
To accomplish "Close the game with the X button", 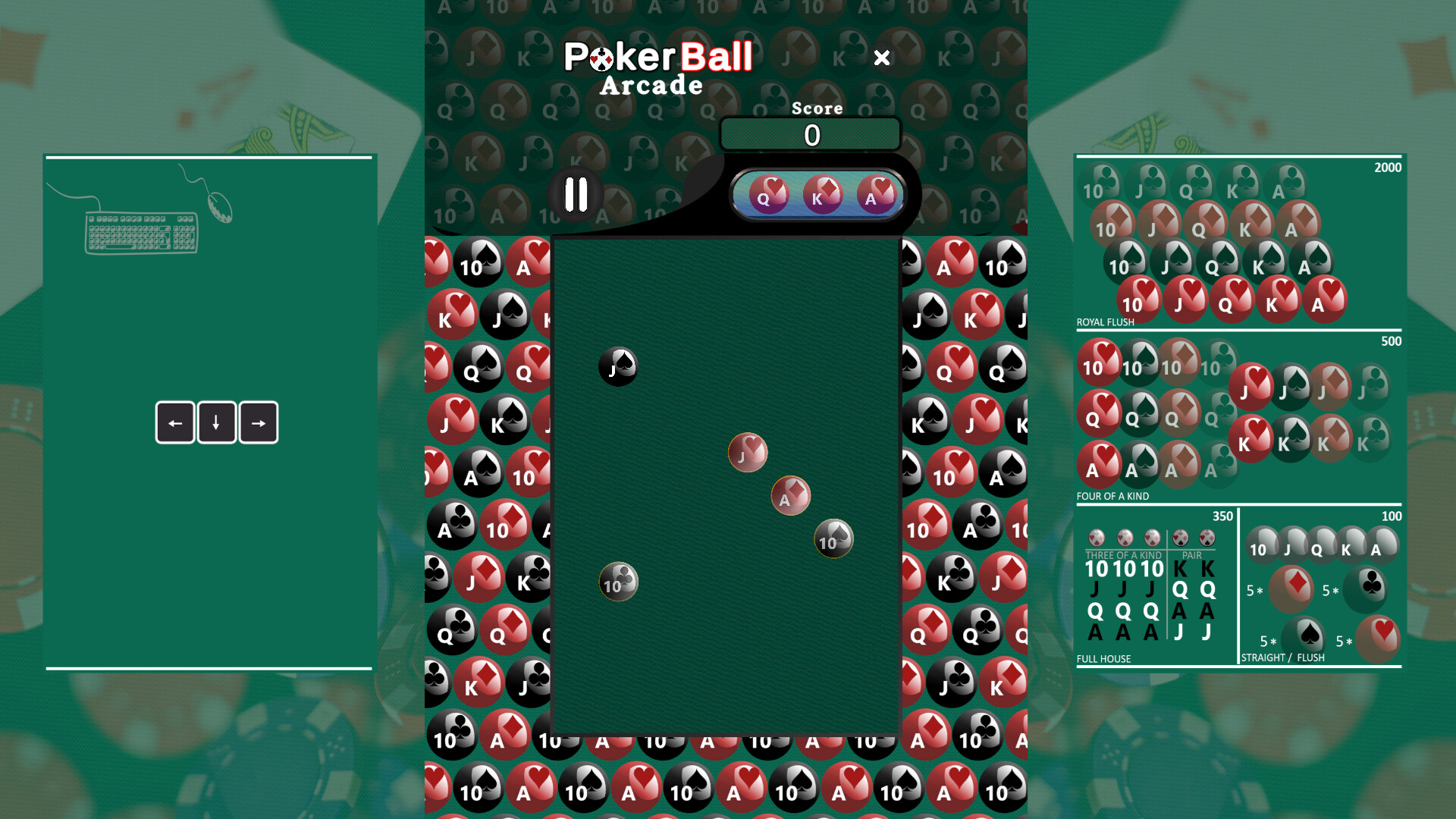I will coord(882,58).
